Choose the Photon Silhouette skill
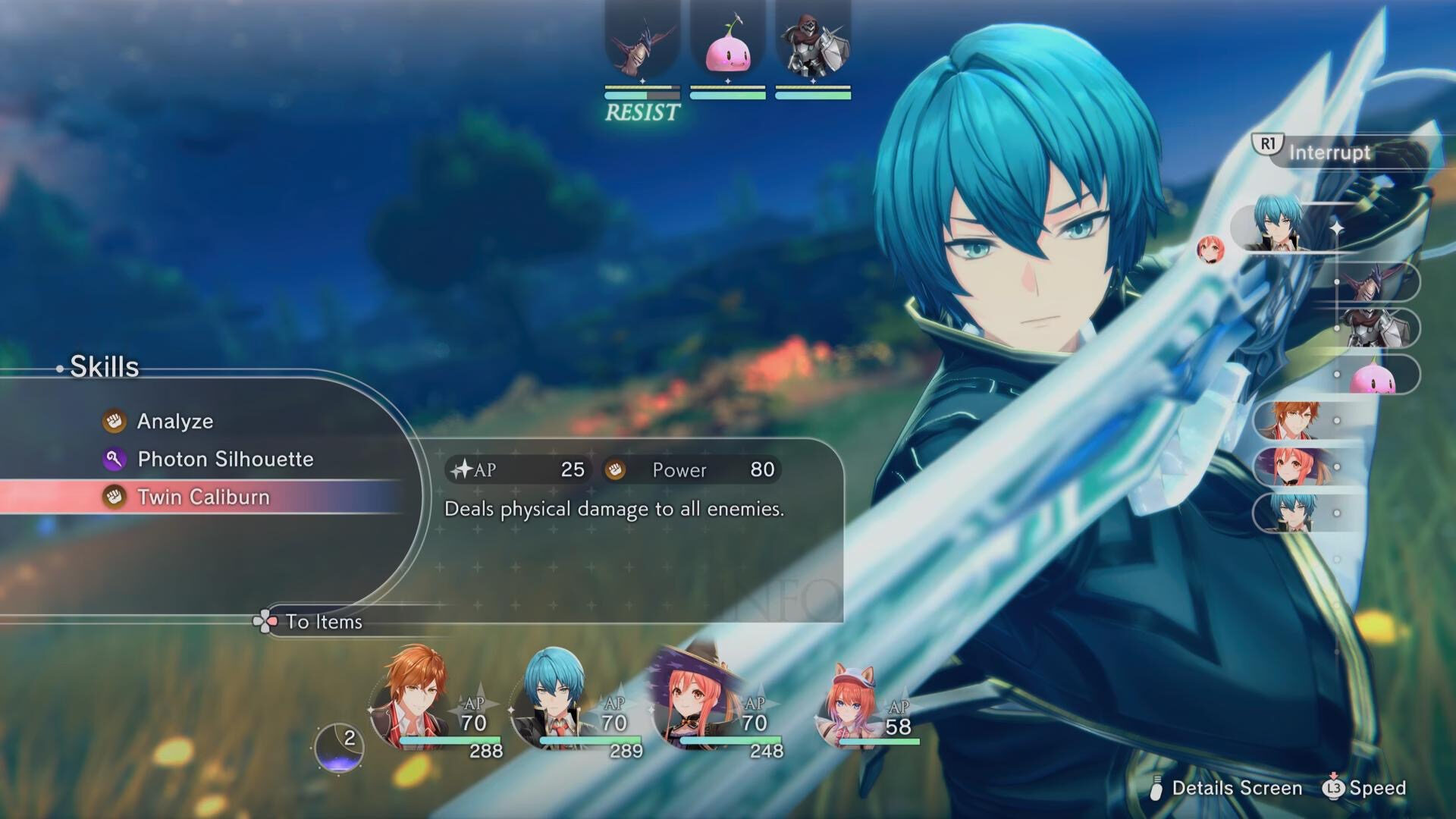This screenshot has width=1456, height=819. [224, 459]
